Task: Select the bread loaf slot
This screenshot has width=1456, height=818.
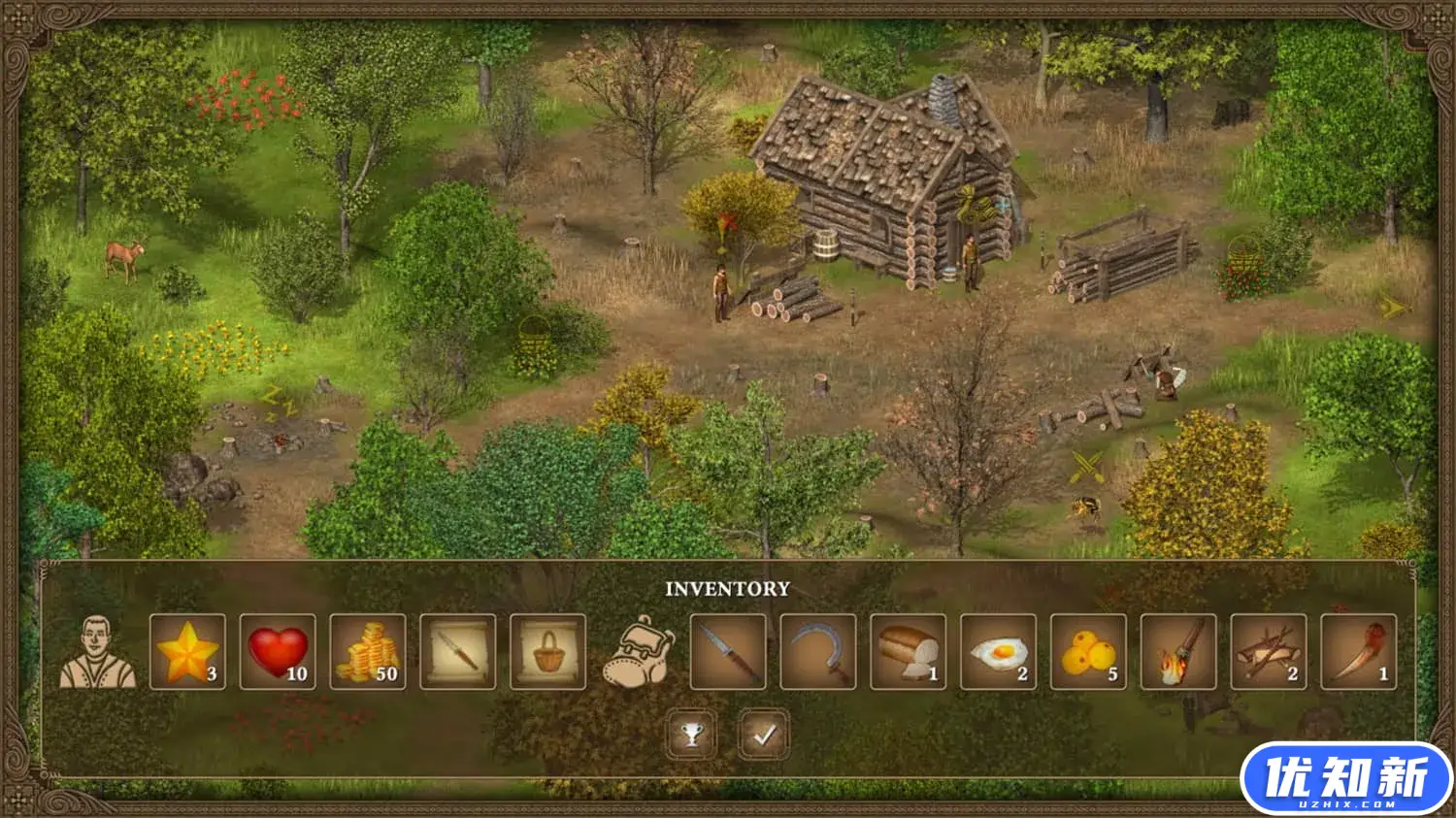Action: [909, 652]
